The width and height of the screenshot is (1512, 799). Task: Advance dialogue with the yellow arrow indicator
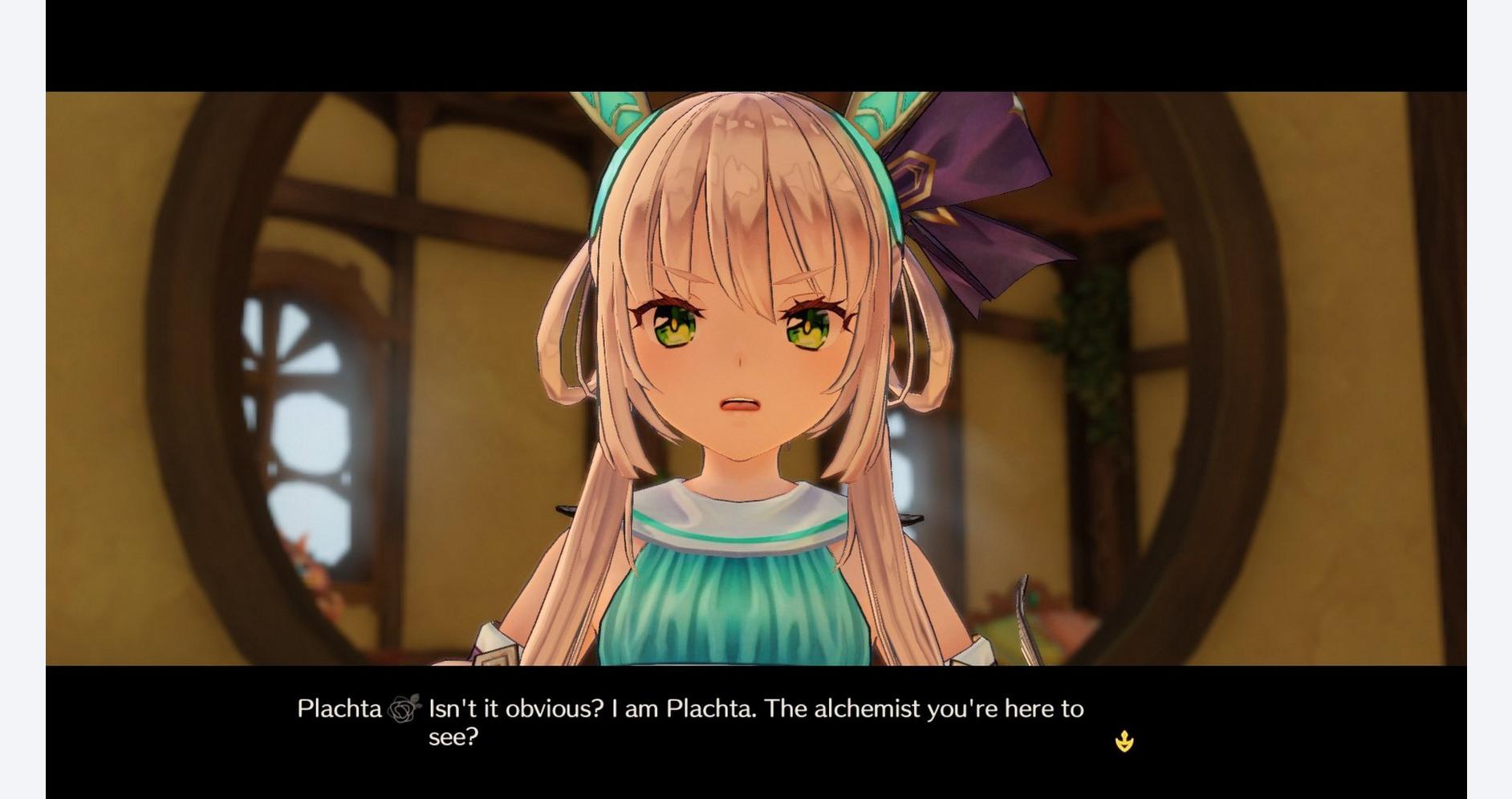(1124, 741)
